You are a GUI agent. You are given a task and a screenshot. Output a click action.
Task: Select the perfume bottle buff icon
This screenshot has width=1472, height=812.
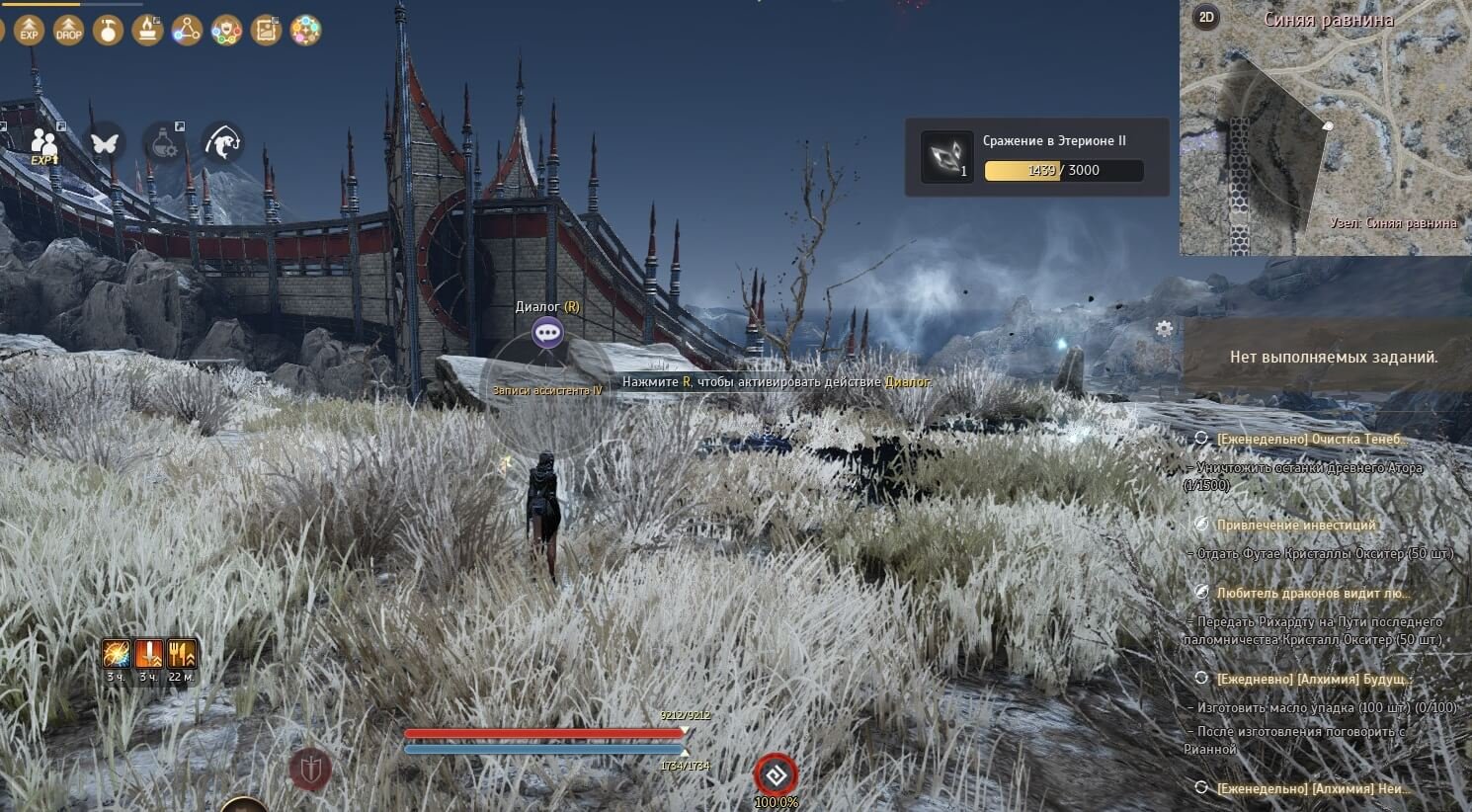tap(109, 30)
